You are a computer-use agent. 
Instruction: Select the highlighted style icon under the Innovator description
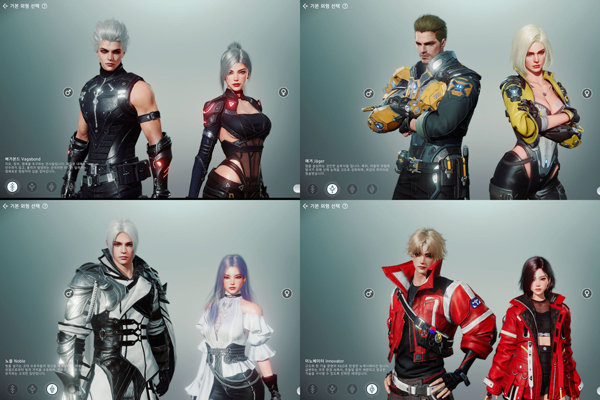coord(370,387)
